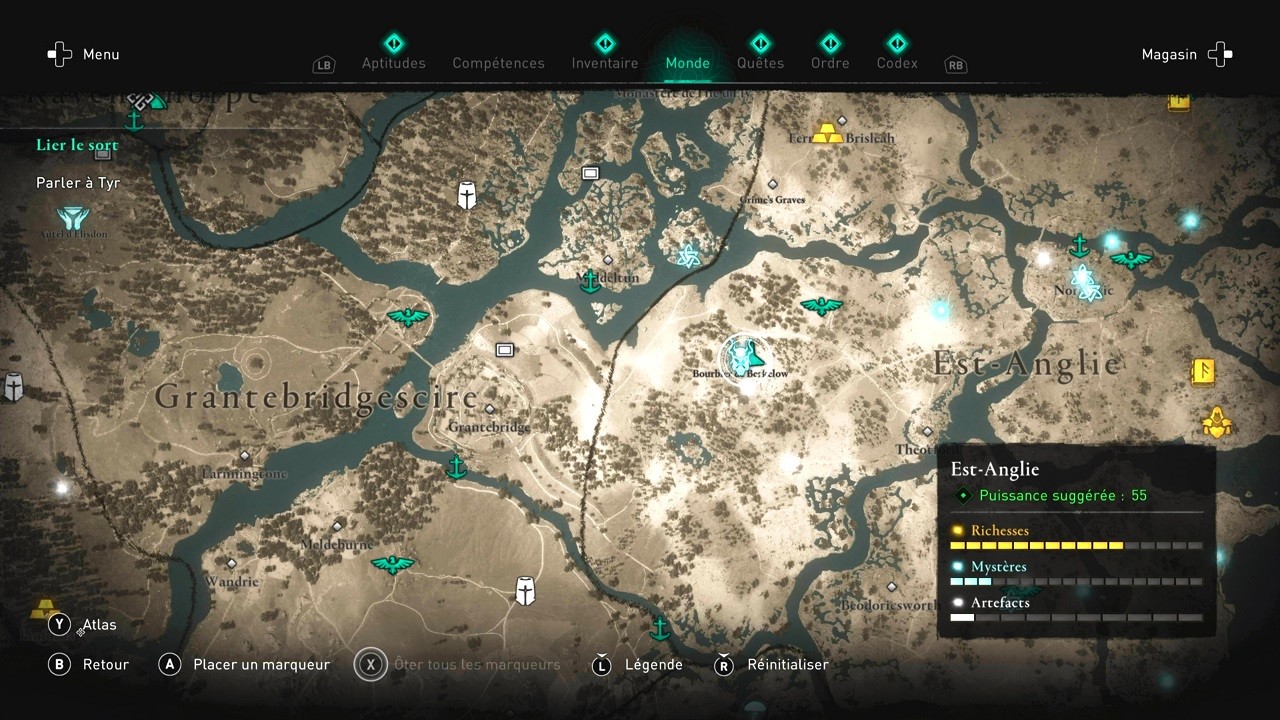Switch to the Ordre tab
The image size is (1280, 720).
coord(830,62)
